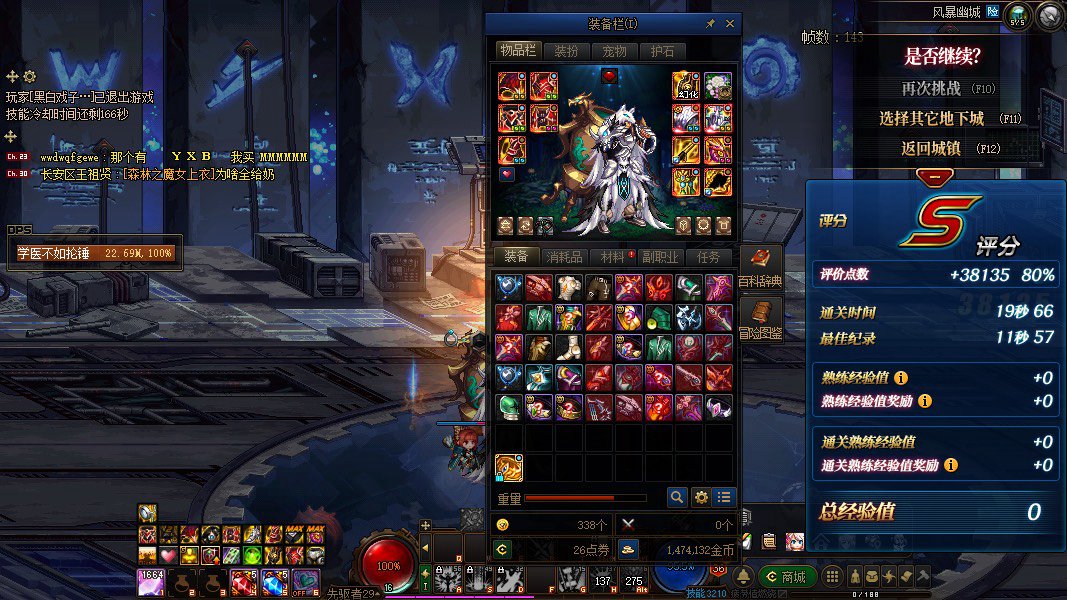The image size is (1067, 600).
Task: Select 返回城镇 to return to town
Action: point(933,148)
